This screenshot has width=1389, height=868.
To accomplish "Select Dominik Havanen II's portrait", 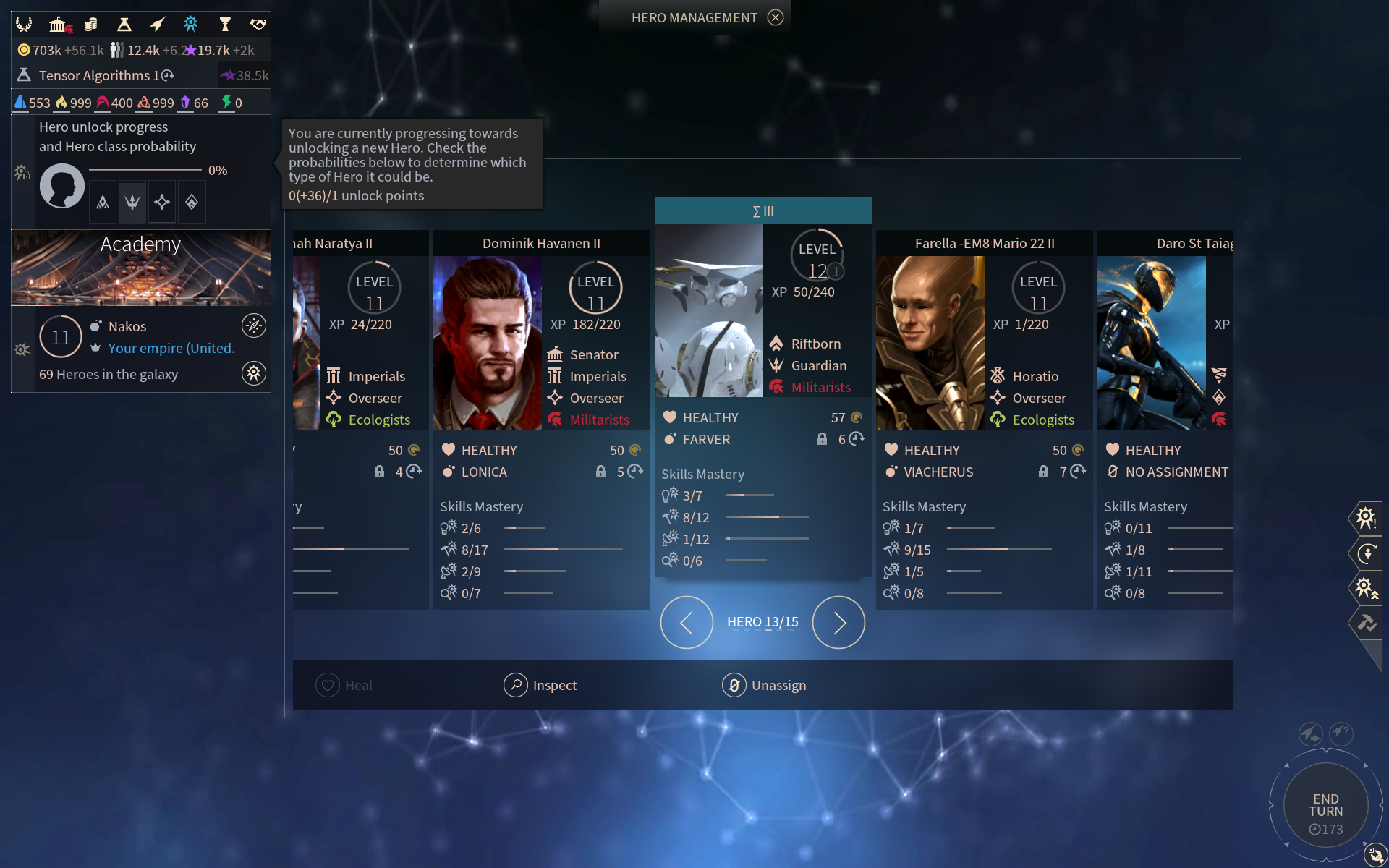I will click(x=487, y=343).
